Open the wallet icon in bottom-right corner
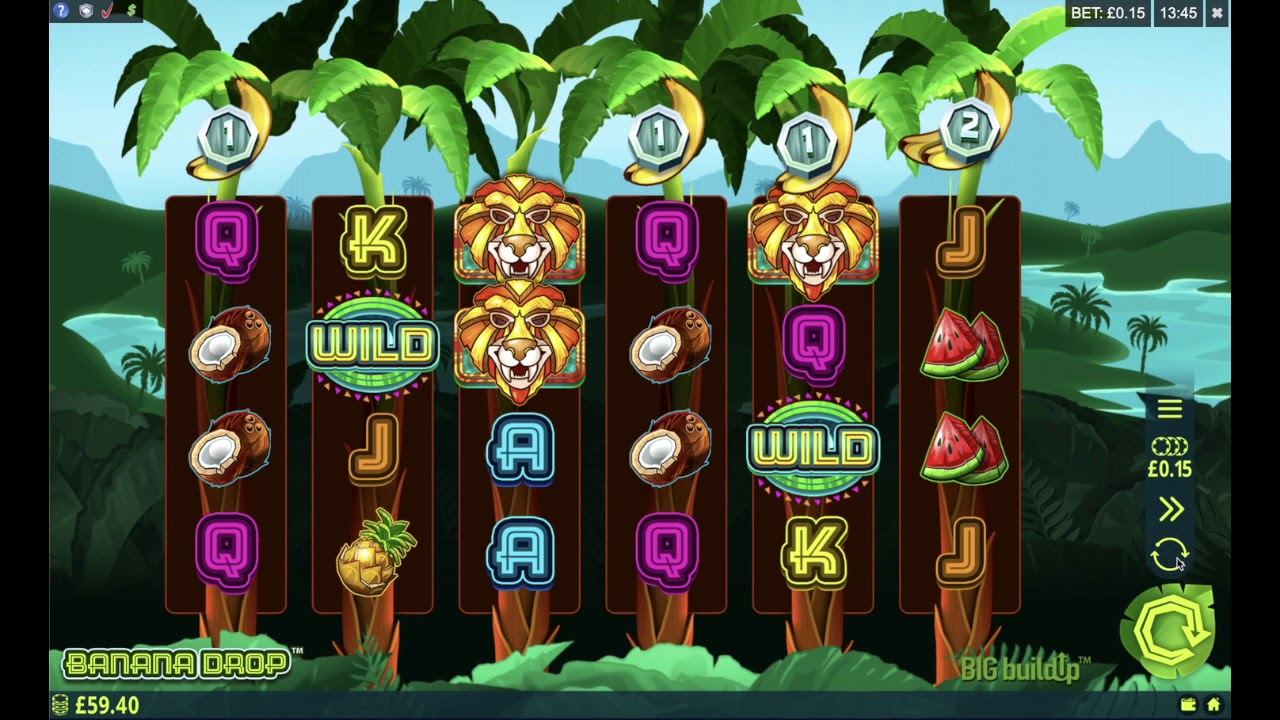 pyautogui.click(x=1188, y=705)
